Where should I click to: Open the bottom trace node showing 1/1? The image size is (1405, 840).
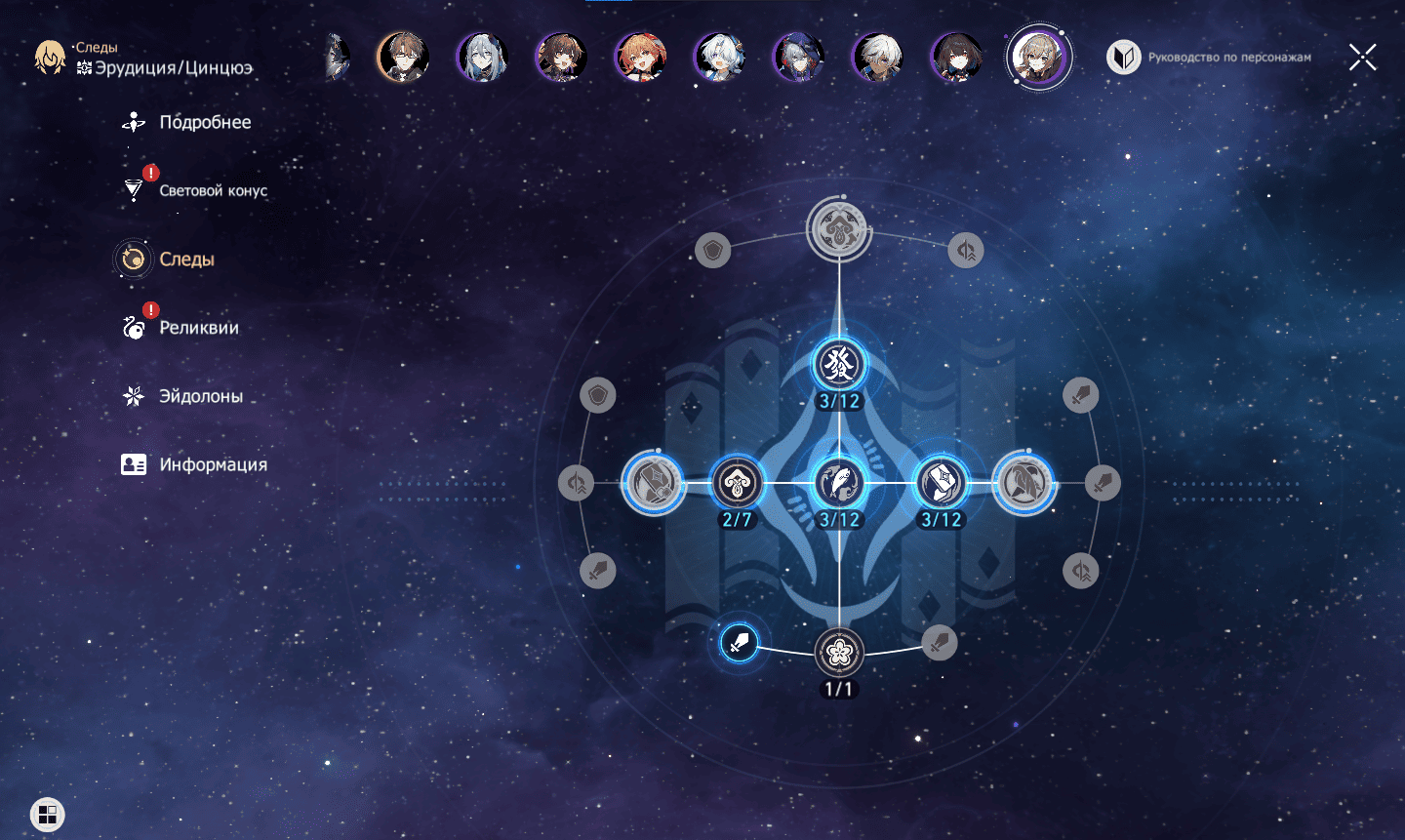839,653
